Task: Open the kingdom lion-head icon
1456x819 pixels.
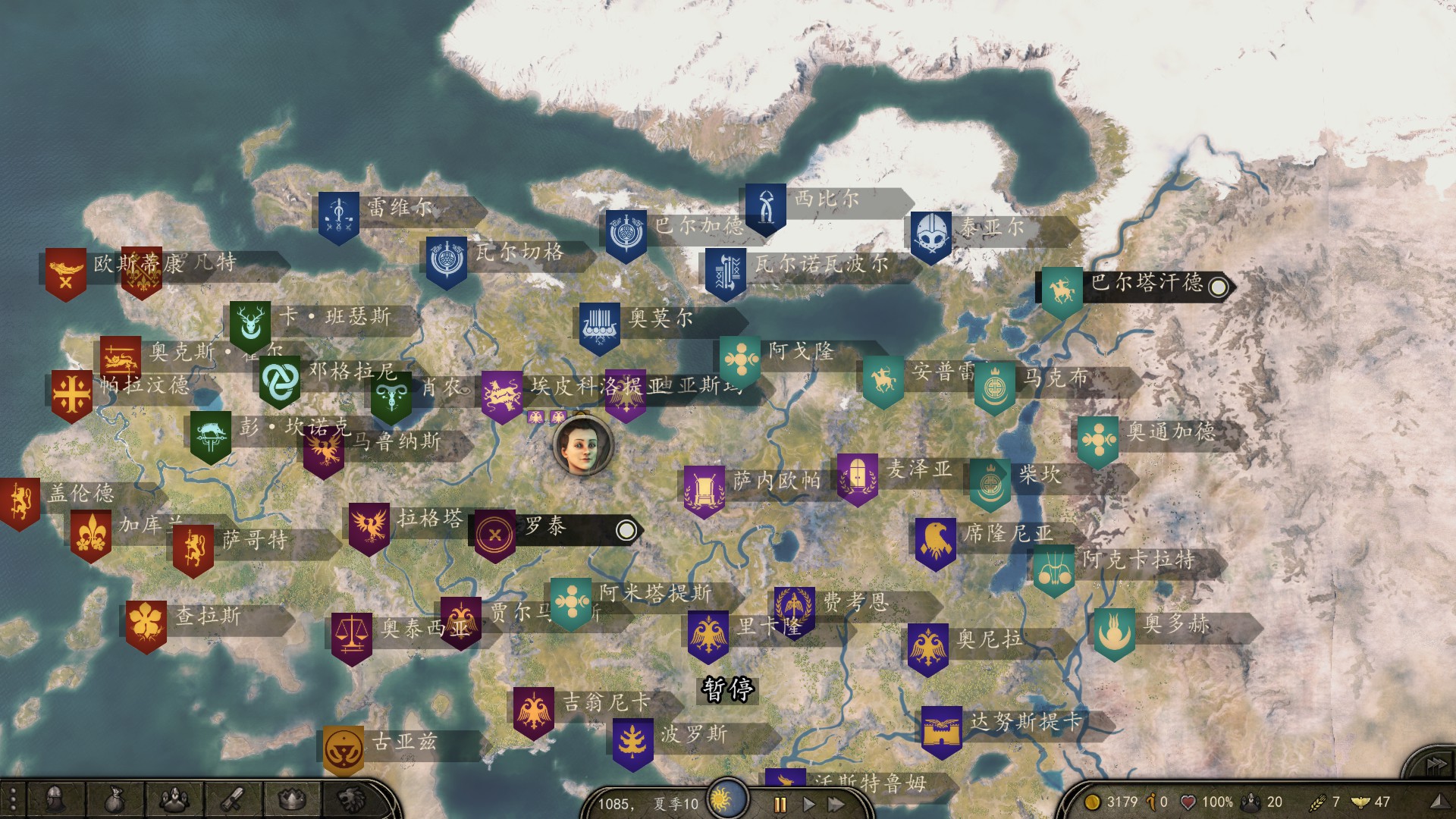Action: pos(350,799)
